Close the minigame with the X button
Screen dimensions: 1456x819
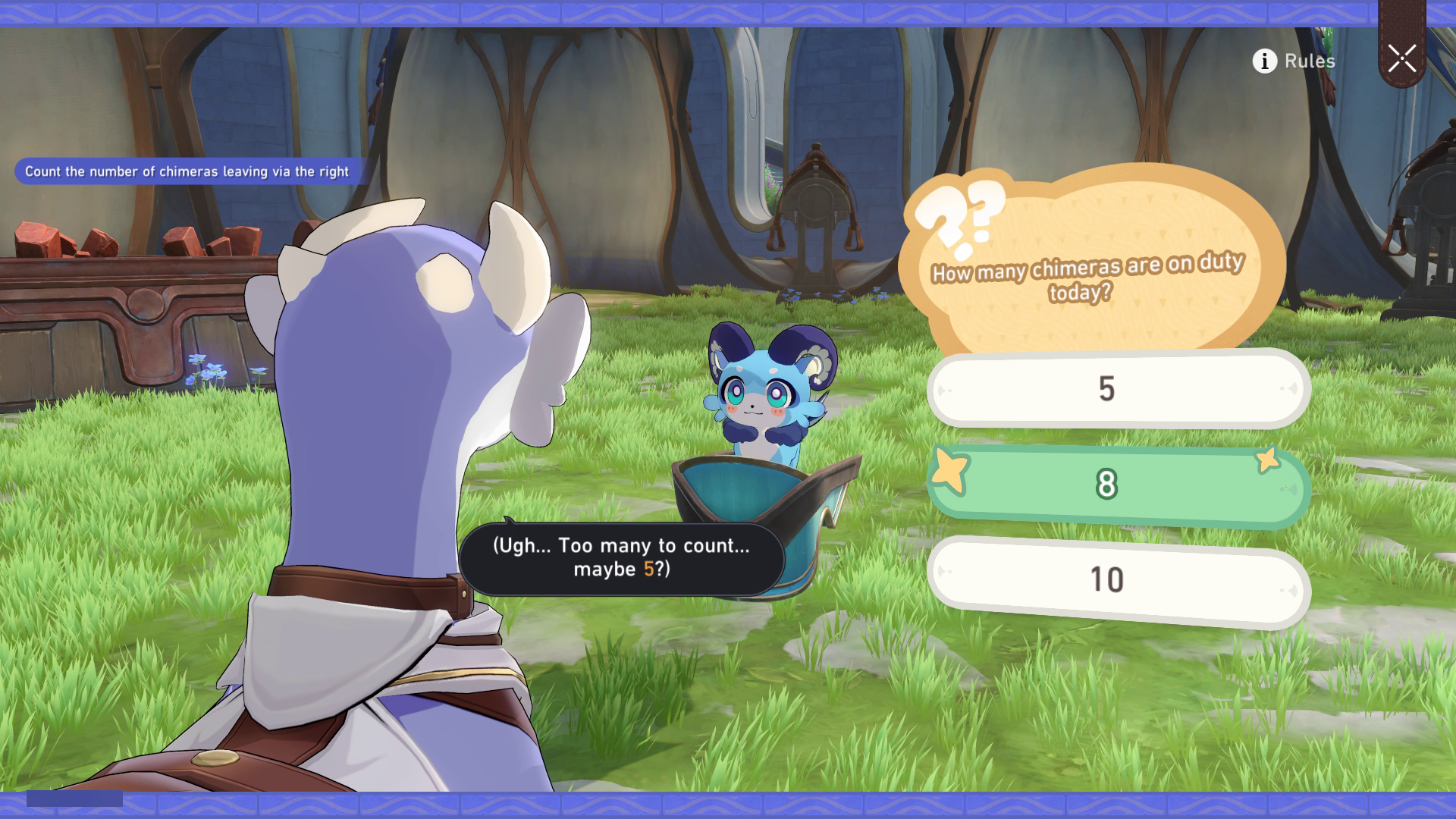pos(1401,58)
